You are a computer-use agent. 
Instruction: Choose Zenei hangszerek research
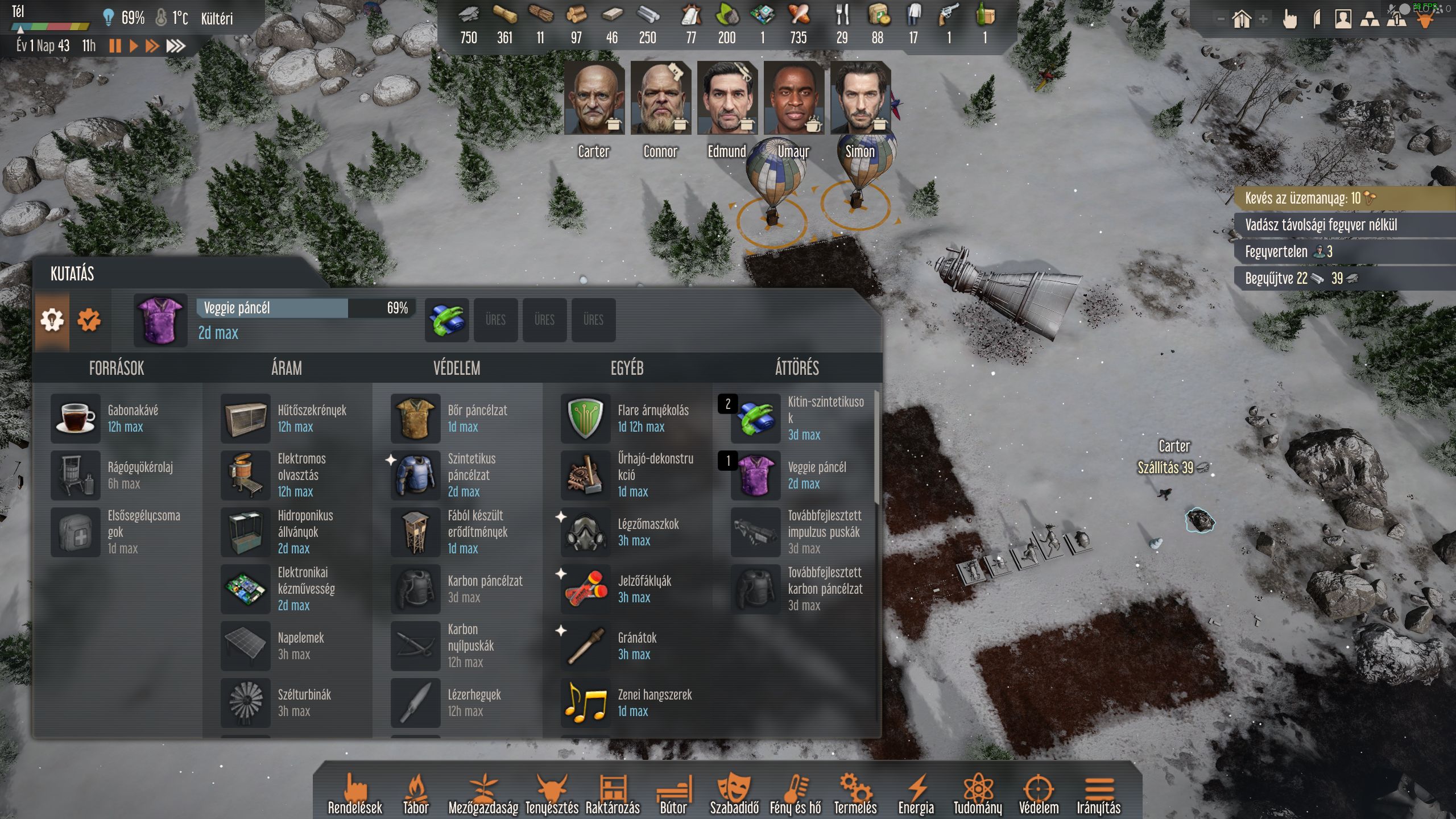(586, 702)
